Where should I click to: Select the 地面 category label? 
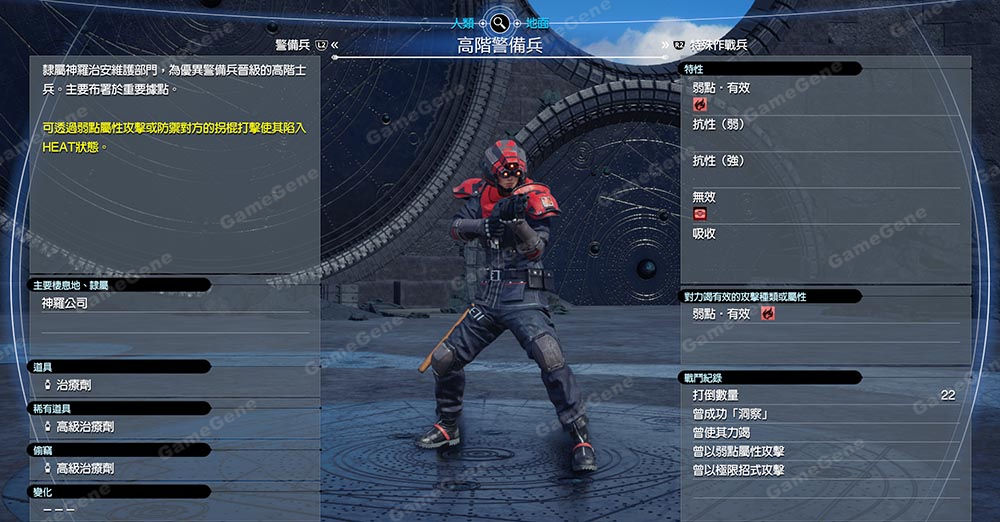(x=537, y=22)
